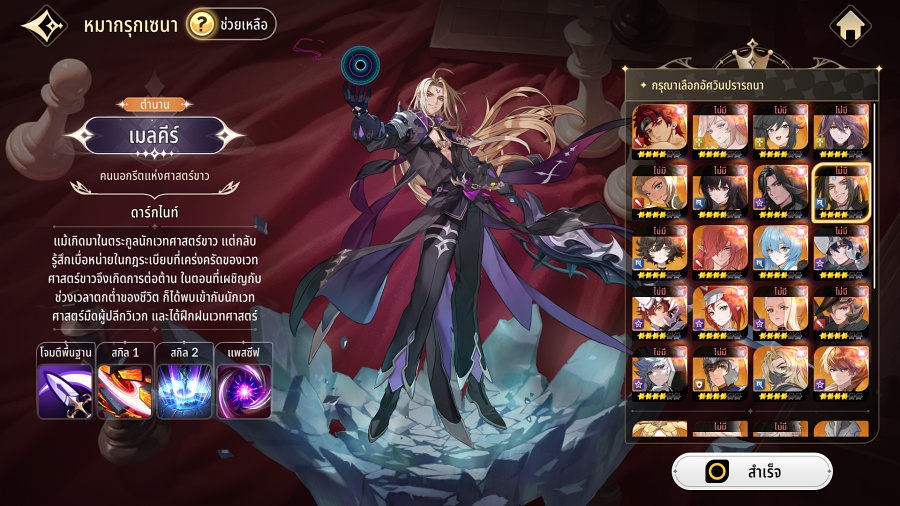The height and width of the screenshot is (506, 900).
Task: Inspect the แพสซีฟ passive skill icon
Action: point(245,390)
